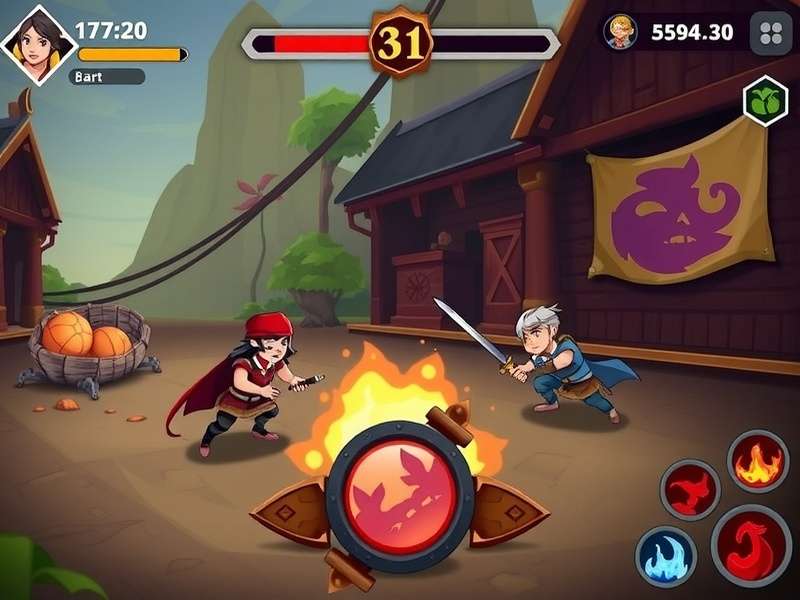Image resolution: width=800 pixels, height=600 pixels.
Task: Trigger the blue flame skill
Action: 666,557
